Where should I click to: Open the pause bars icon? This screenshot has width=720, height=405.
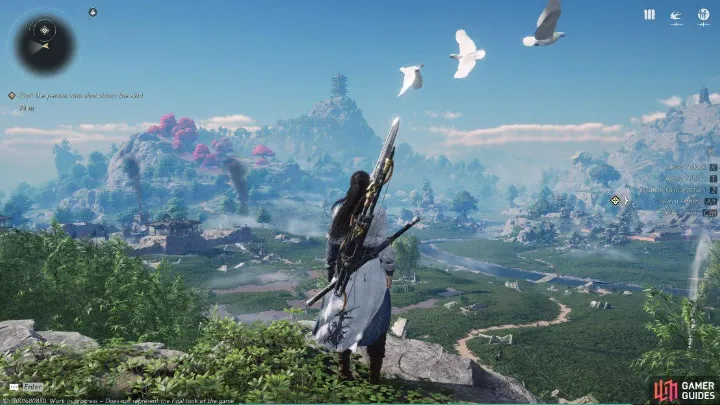(x=649, y=15)
